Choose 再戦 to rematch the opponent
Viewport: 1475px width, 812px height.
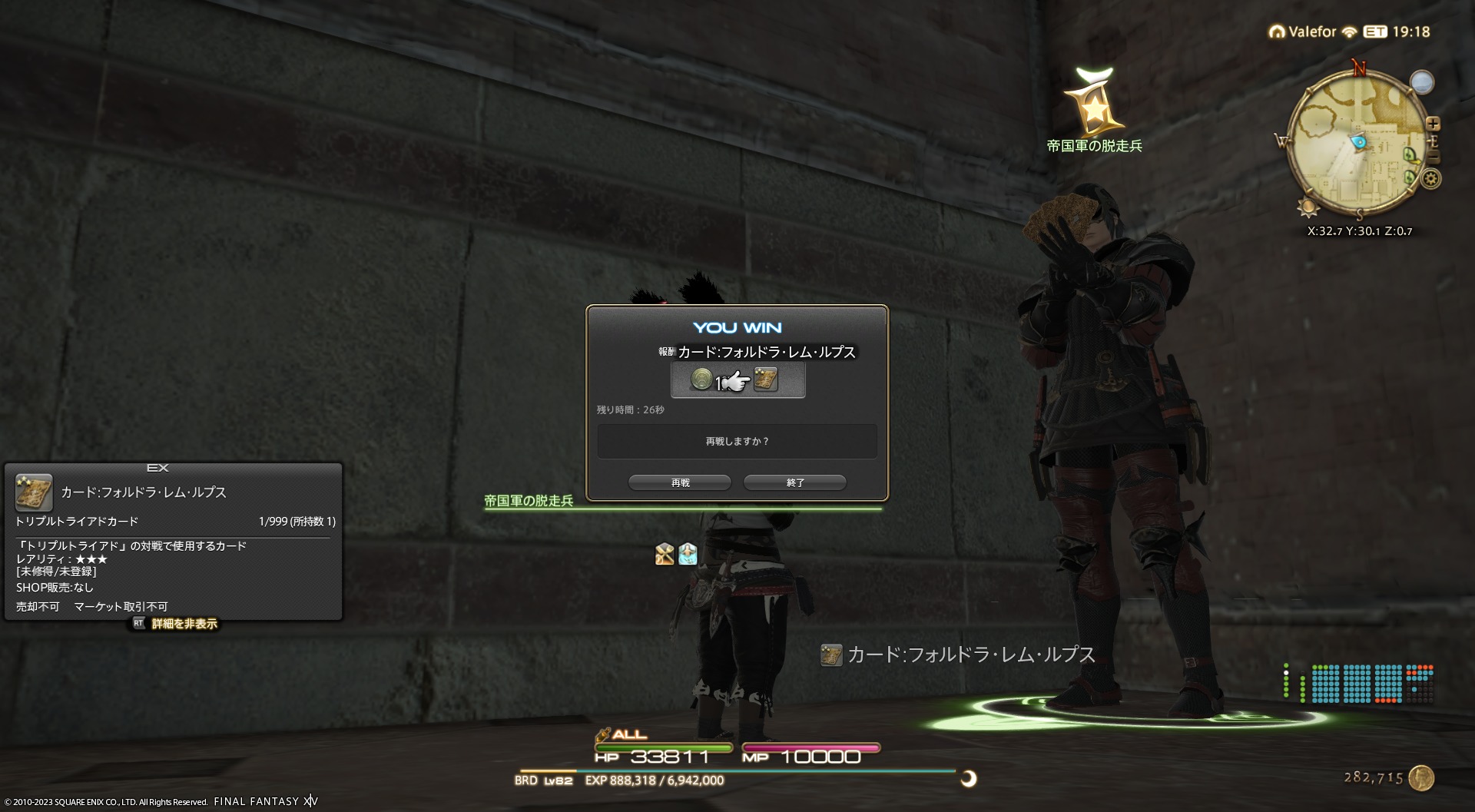click(x=680, y=482)
